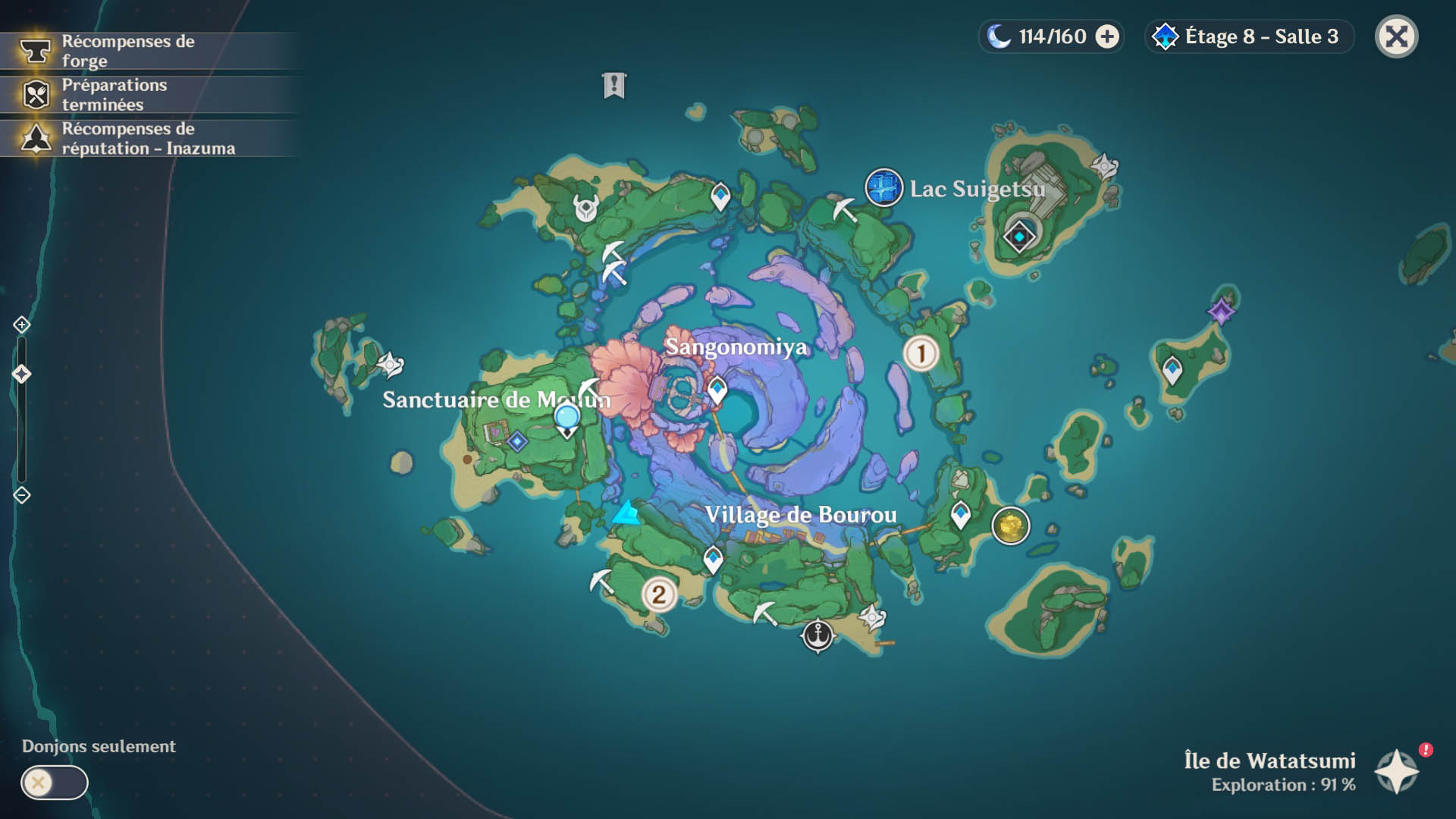The height and width of the screenshot is (819, 1456).
Task: Select the teleport waypoint beside Sangonomiya
Action: coord(717,391)
